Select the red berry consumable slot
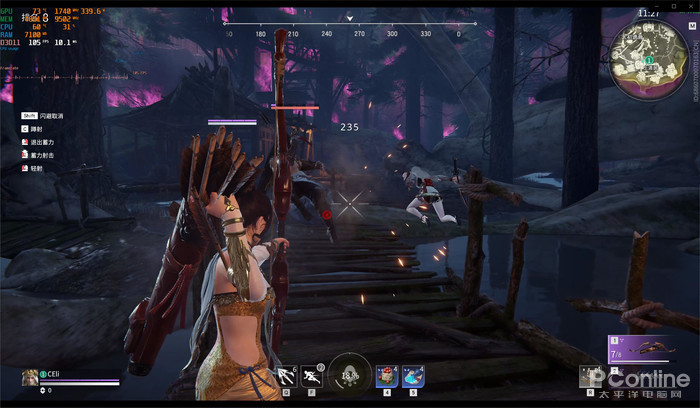The width and height of the screenshot is (700, 408). point(386,376)
